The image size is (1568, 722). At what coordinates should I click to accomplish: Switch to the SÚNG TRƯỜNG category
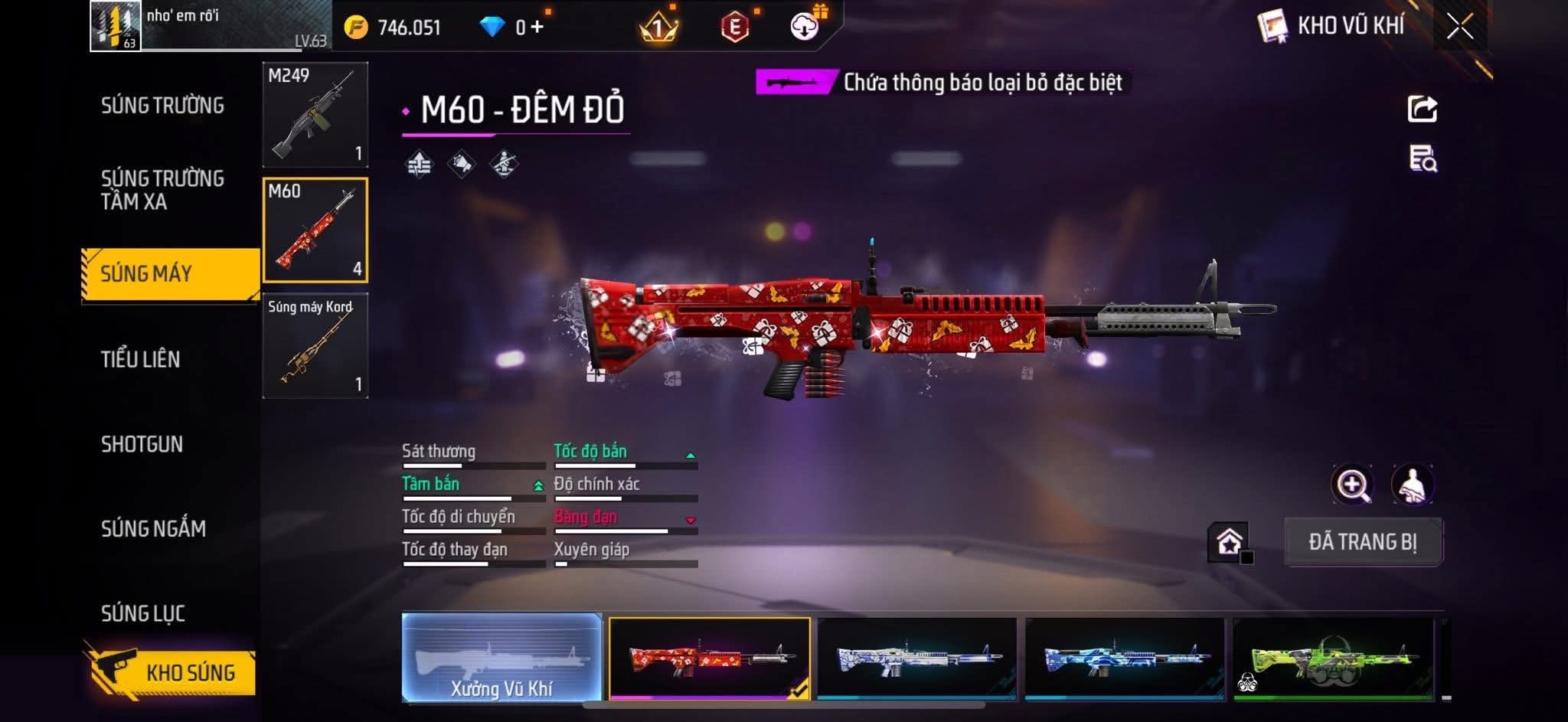pyautogui.click(x=162, y=106)
